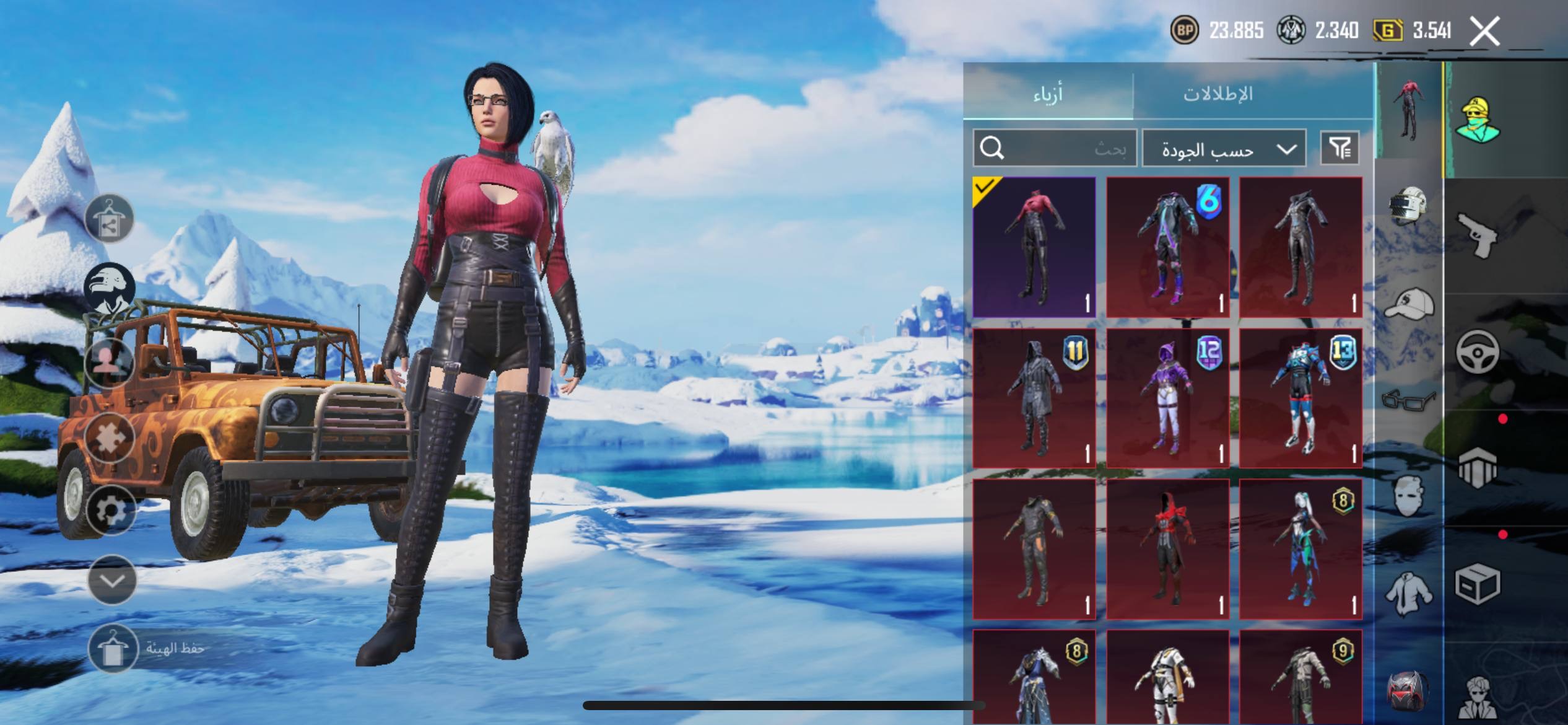The width and height of the screenshot is (1568, 725).
Task: Select the blue outfit with 13 badge
Action: coord(1301,398)
